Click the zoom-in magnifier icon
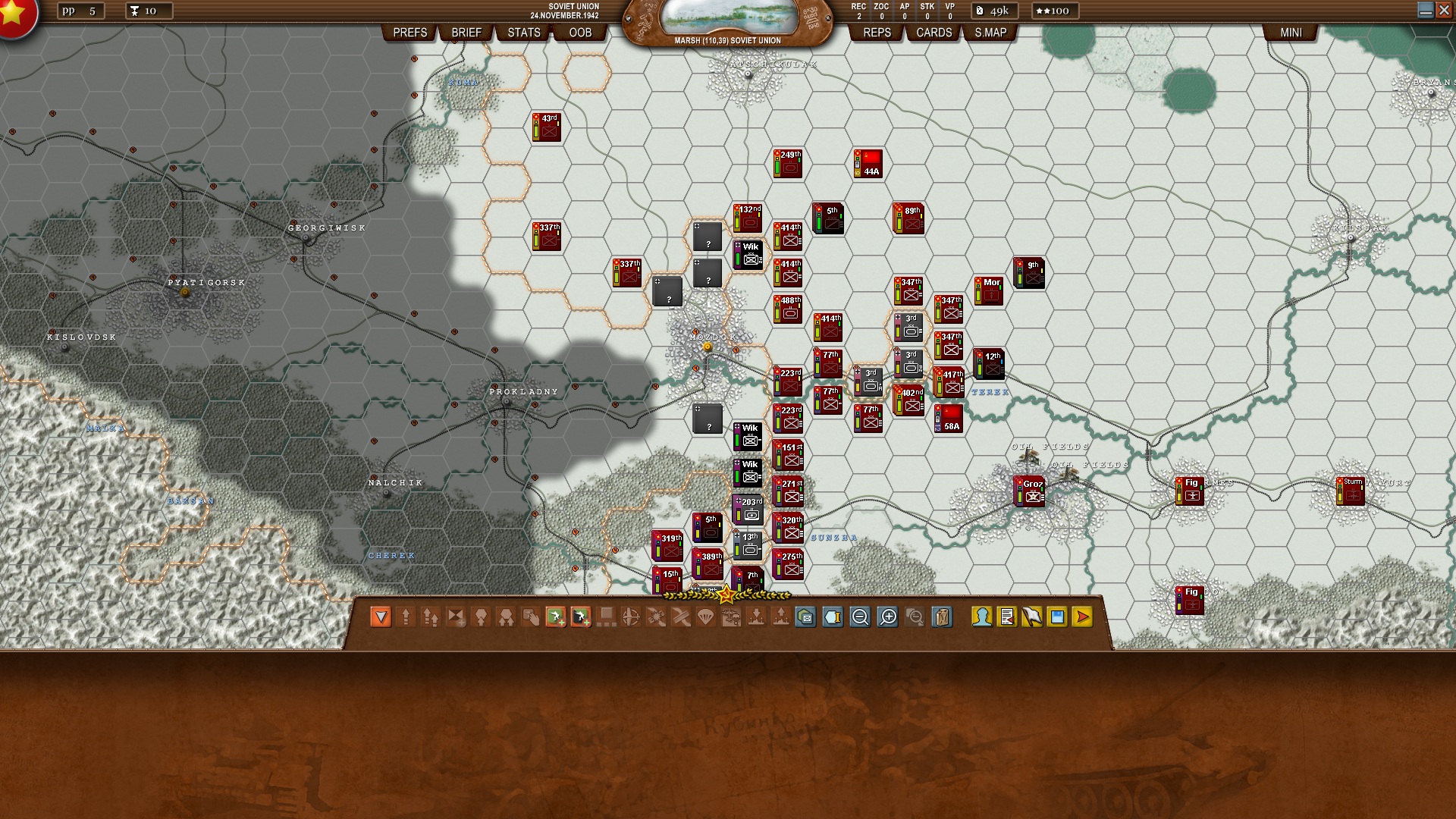The image size is (1456, 819). pos(888,618)
